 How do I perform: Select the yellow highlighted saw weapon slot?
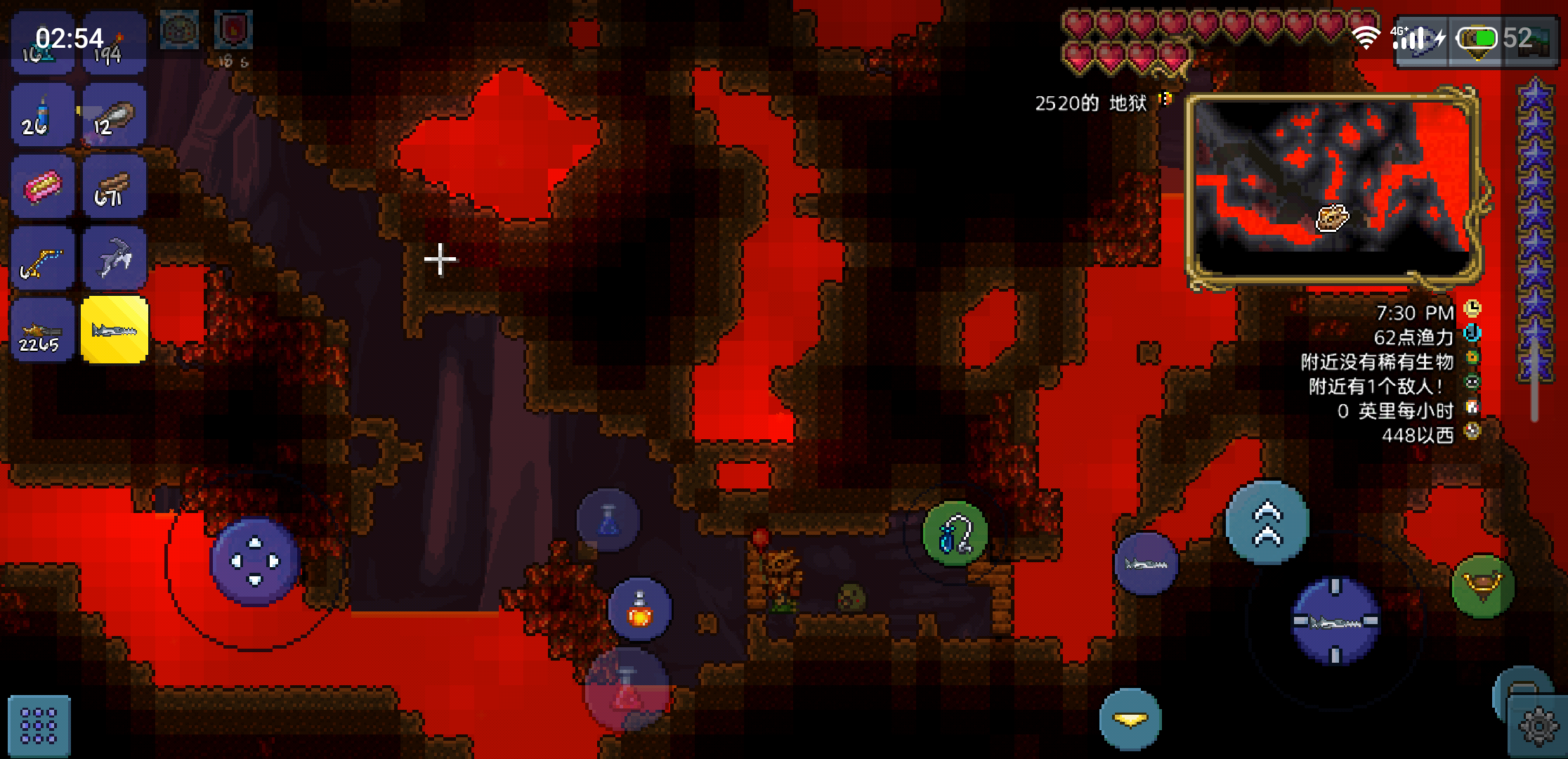(x=115, y=330)
